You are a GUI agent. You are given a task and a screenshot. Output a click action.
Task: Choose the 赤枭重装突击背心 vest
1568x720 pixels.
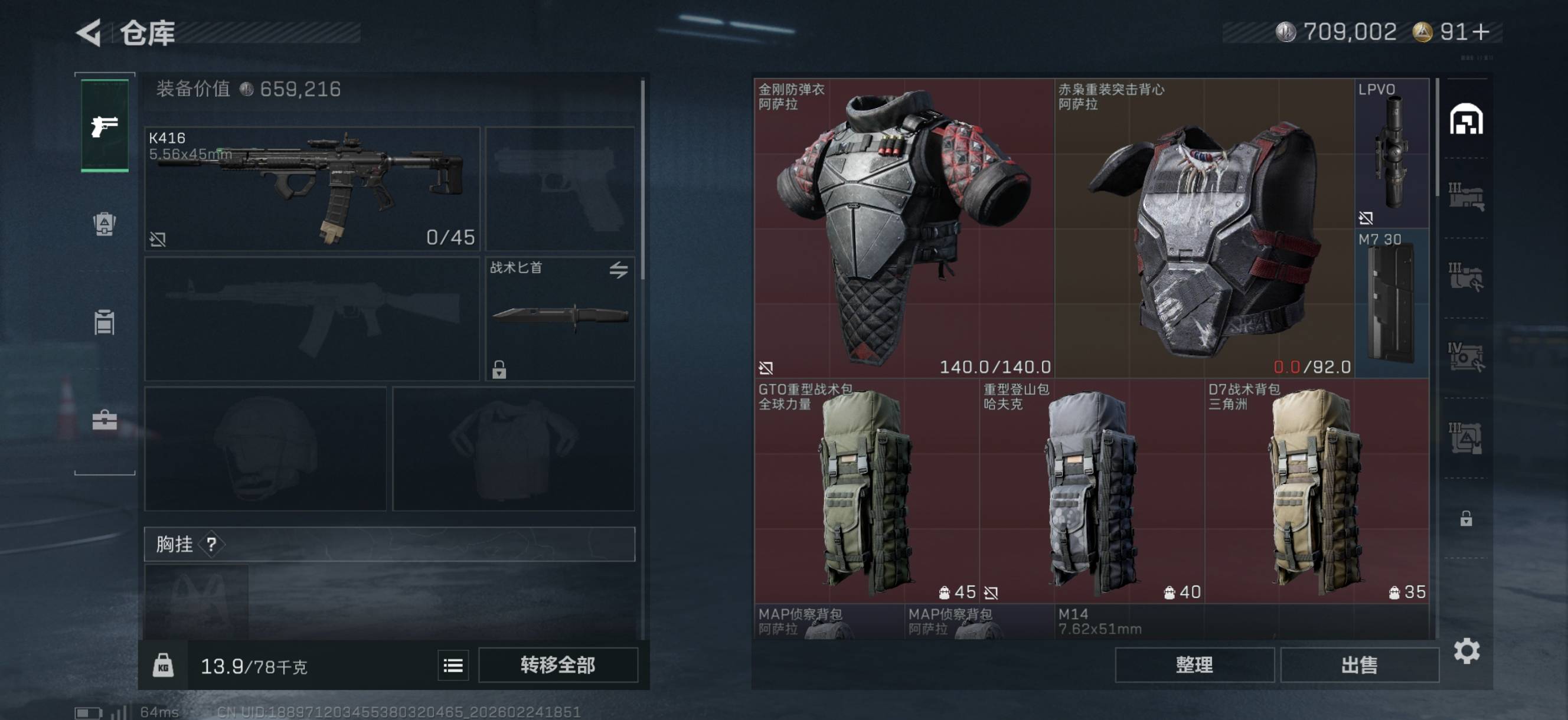click(x=1204, y=228)
